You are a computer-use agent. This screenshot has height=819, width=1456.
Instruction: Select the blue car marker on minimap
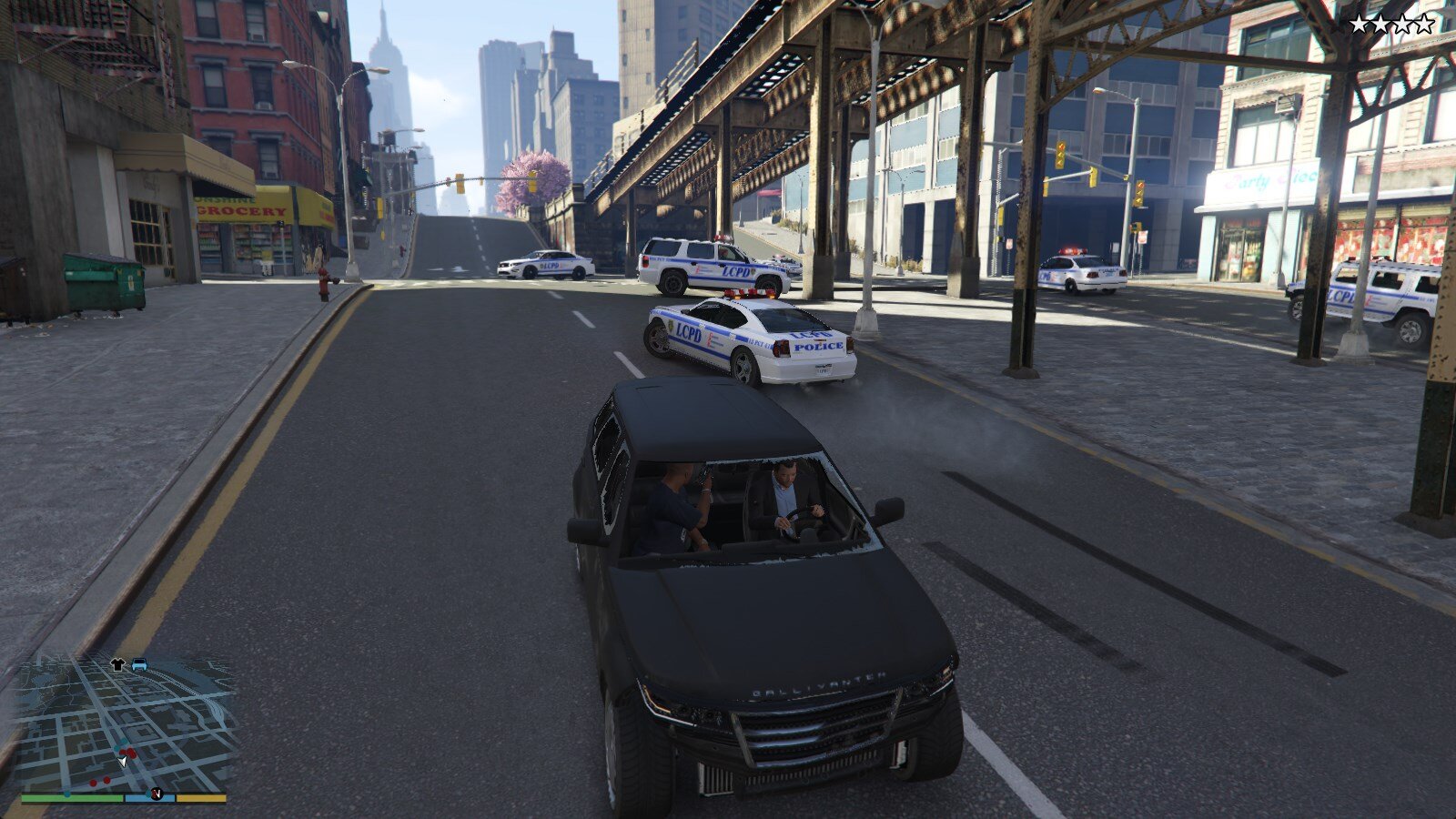(x=139, y=664)
